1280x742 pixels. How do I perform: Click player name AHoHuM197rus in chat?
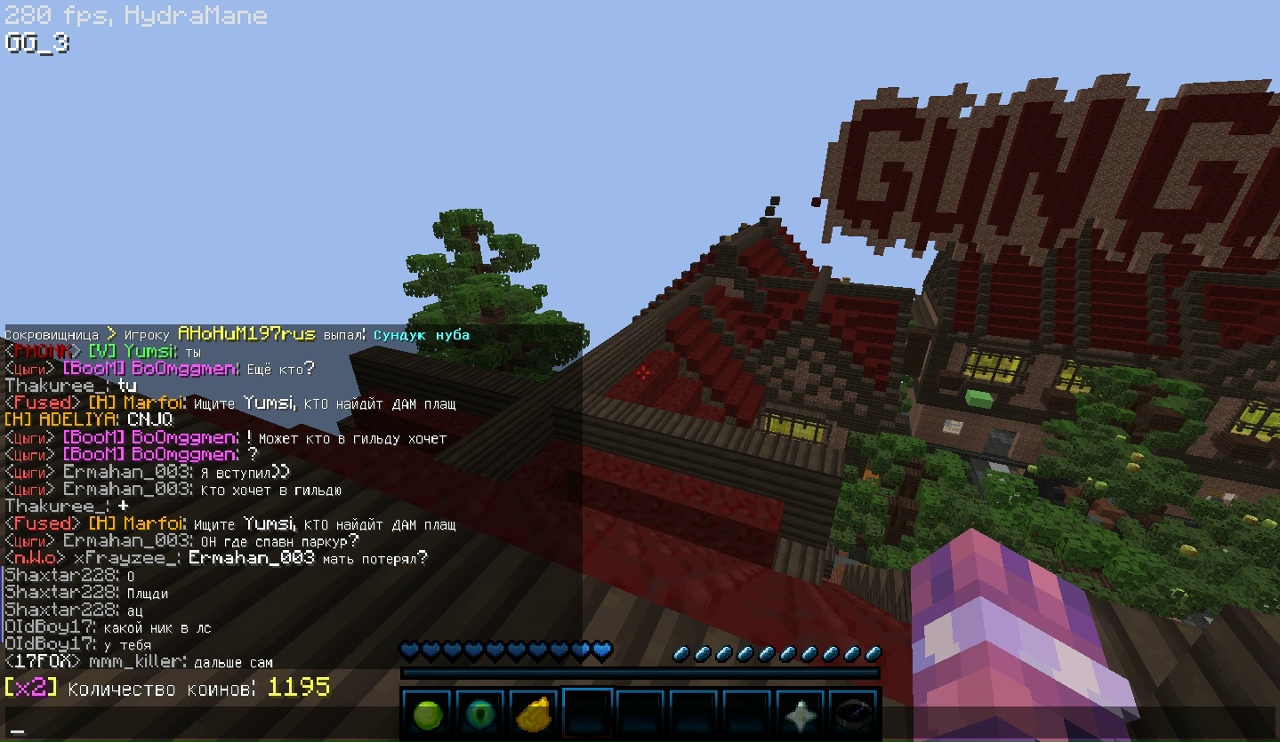[x=246, y=334]
